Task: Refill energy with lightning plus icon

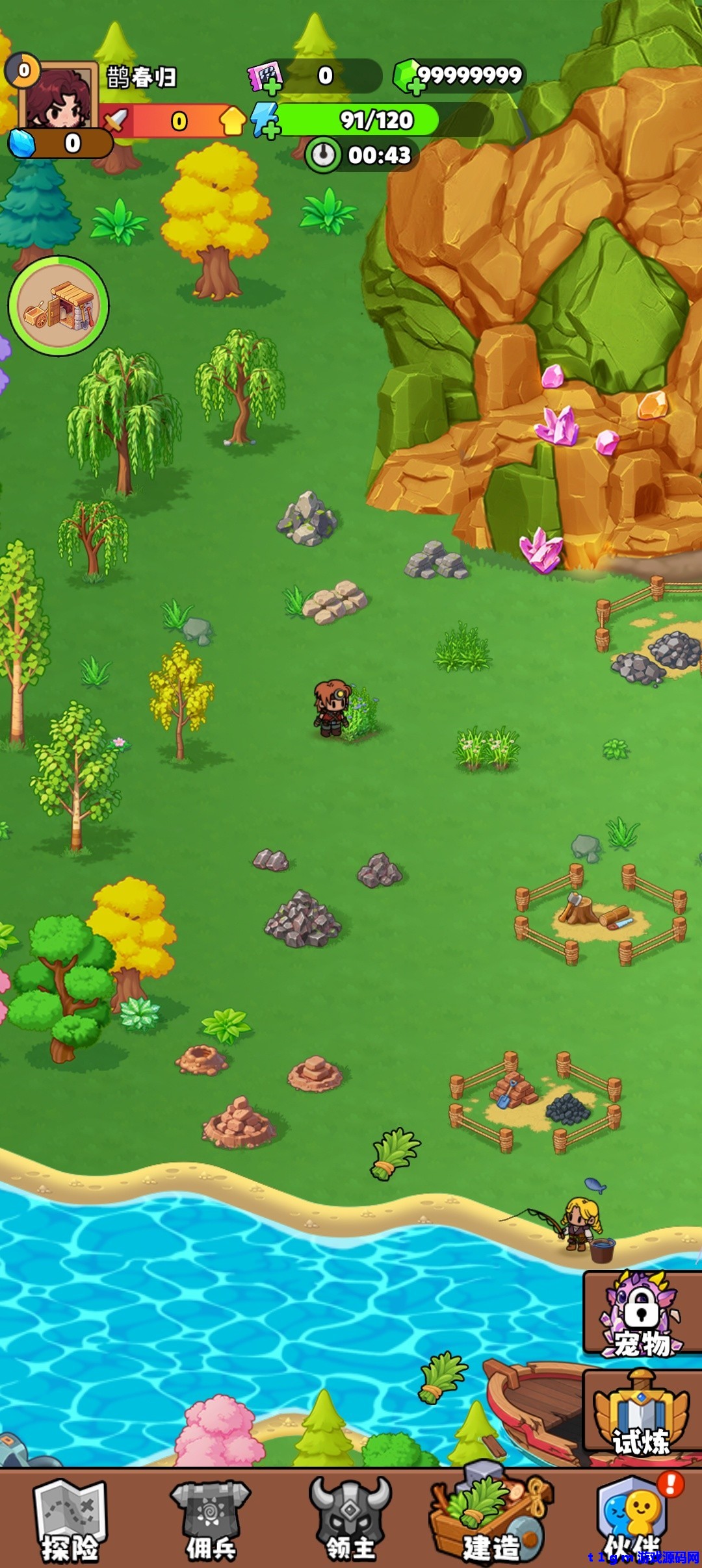Action: (265, 121)
